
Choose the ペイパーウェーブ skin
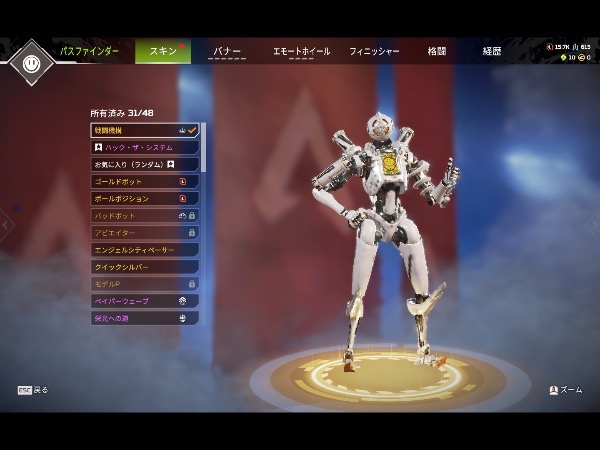click(x=144, y=301)
